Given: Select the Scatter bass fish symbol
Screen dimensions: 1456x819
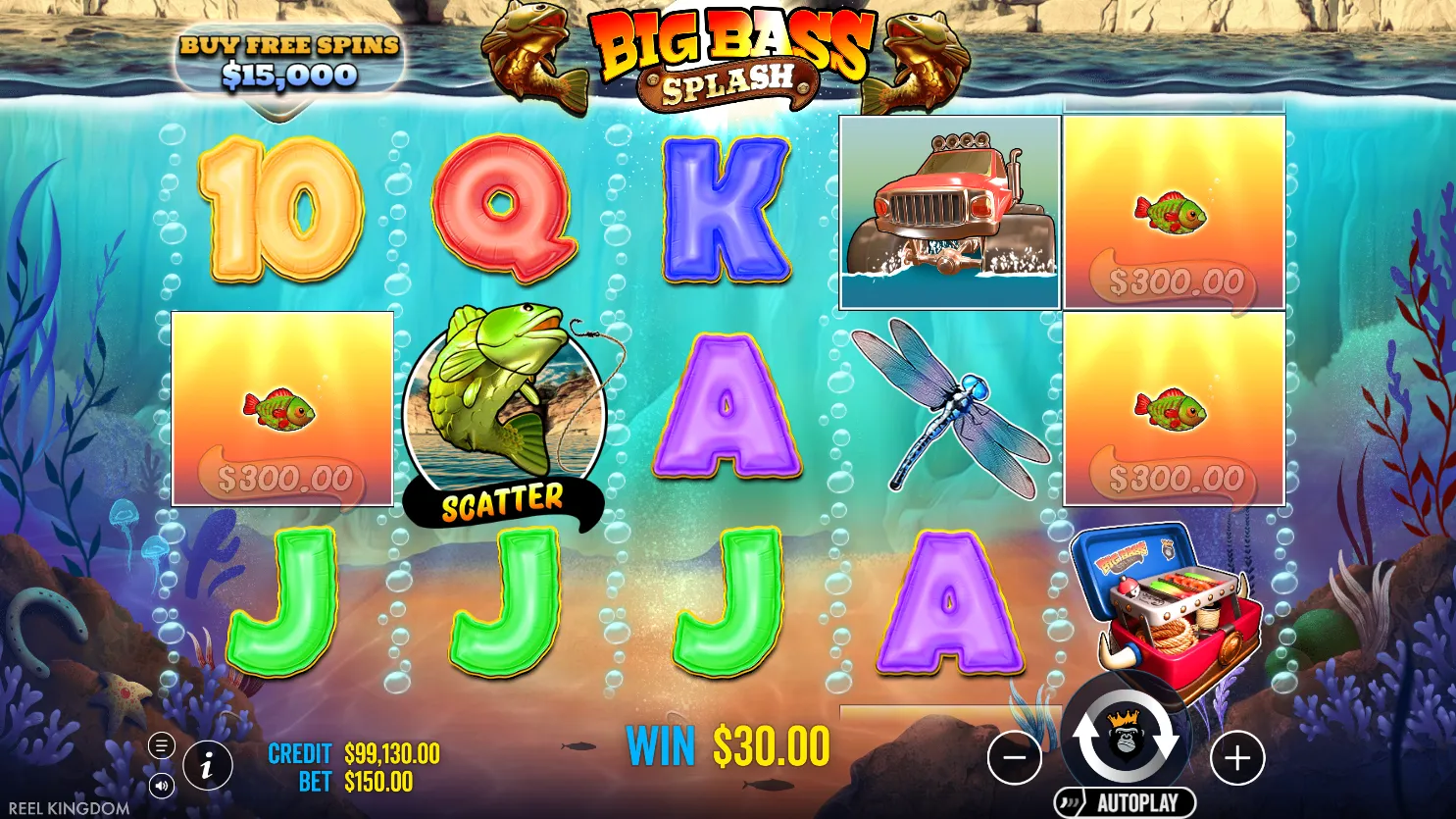Looking at the screenshot, I should (506, 412).
